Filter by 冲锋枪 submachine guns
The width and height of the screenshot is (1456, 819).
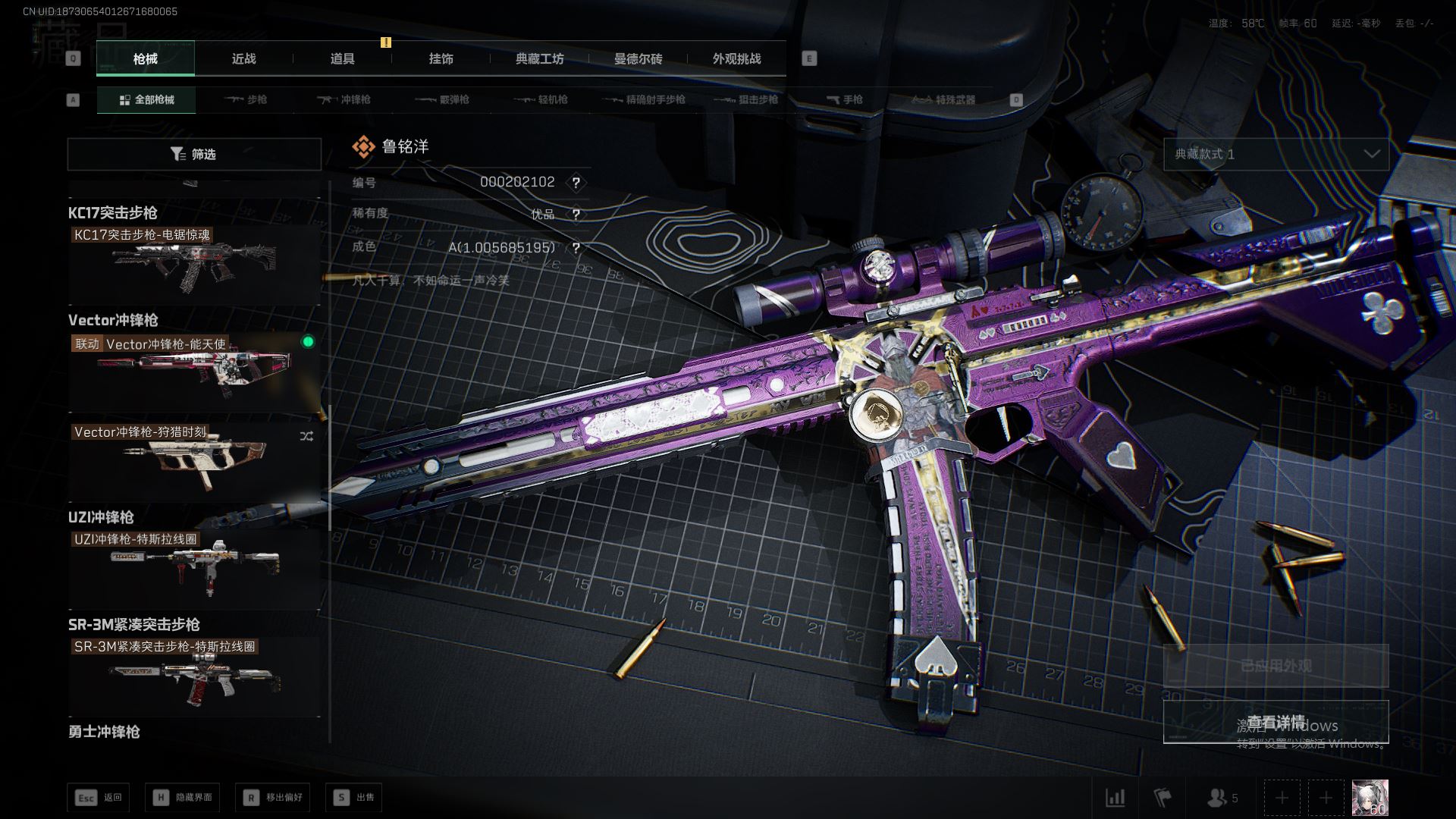point(344,99)
